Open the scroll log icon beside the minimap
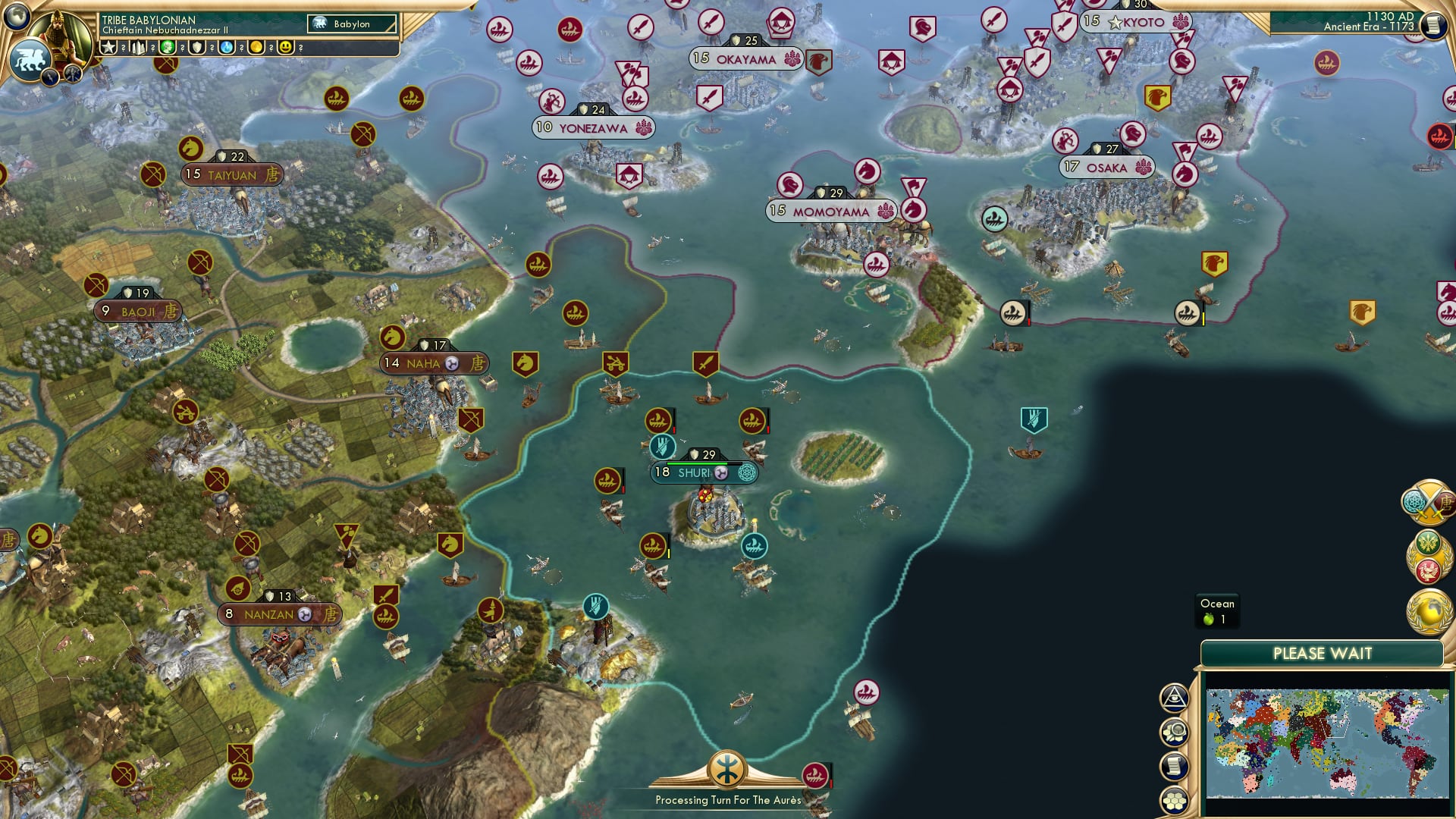This screenshot has height=819, width=1456. 1175,764
